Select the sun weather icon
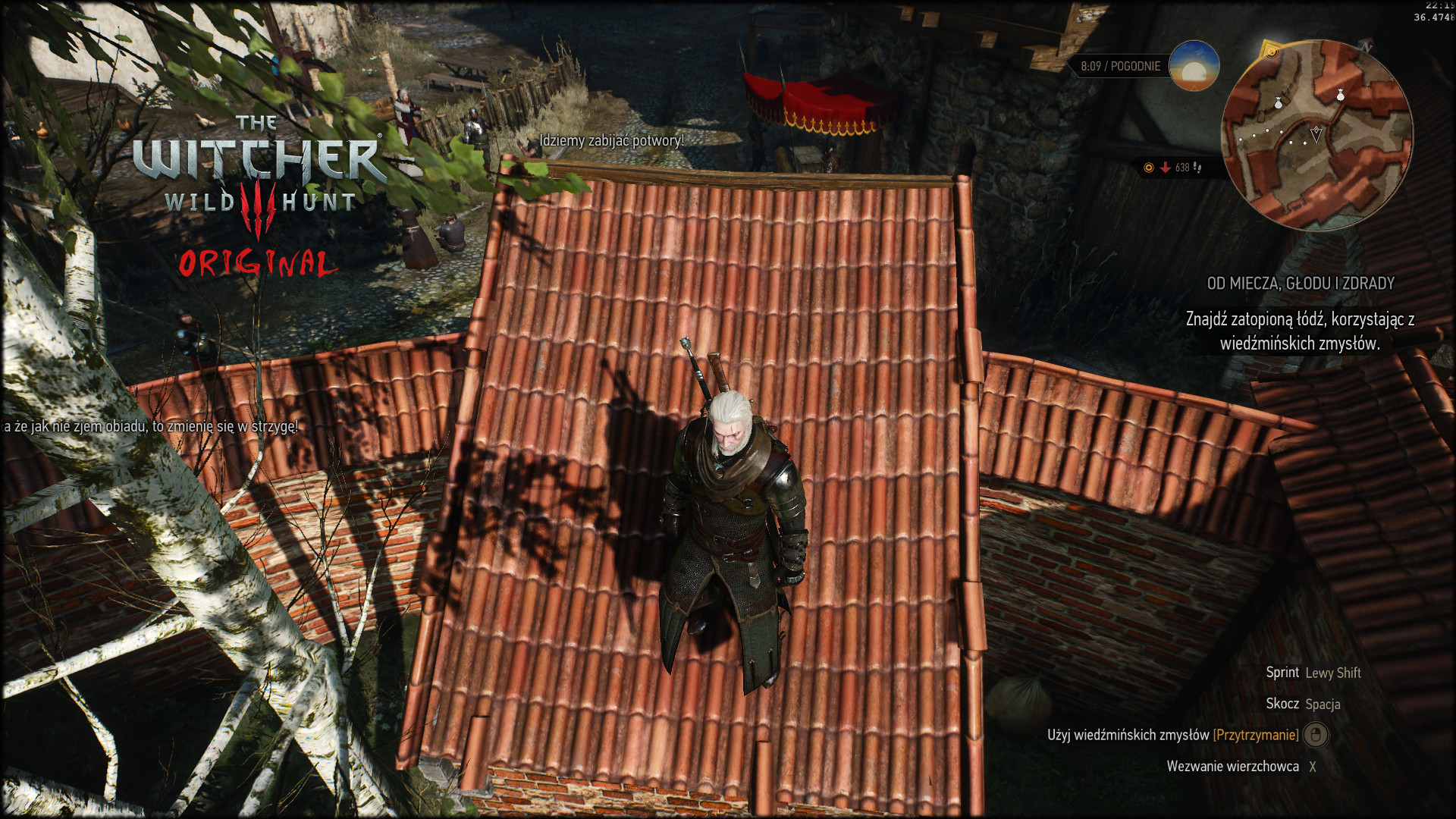Screen dimensions: 1456x819 click(x=1194, y=66)
